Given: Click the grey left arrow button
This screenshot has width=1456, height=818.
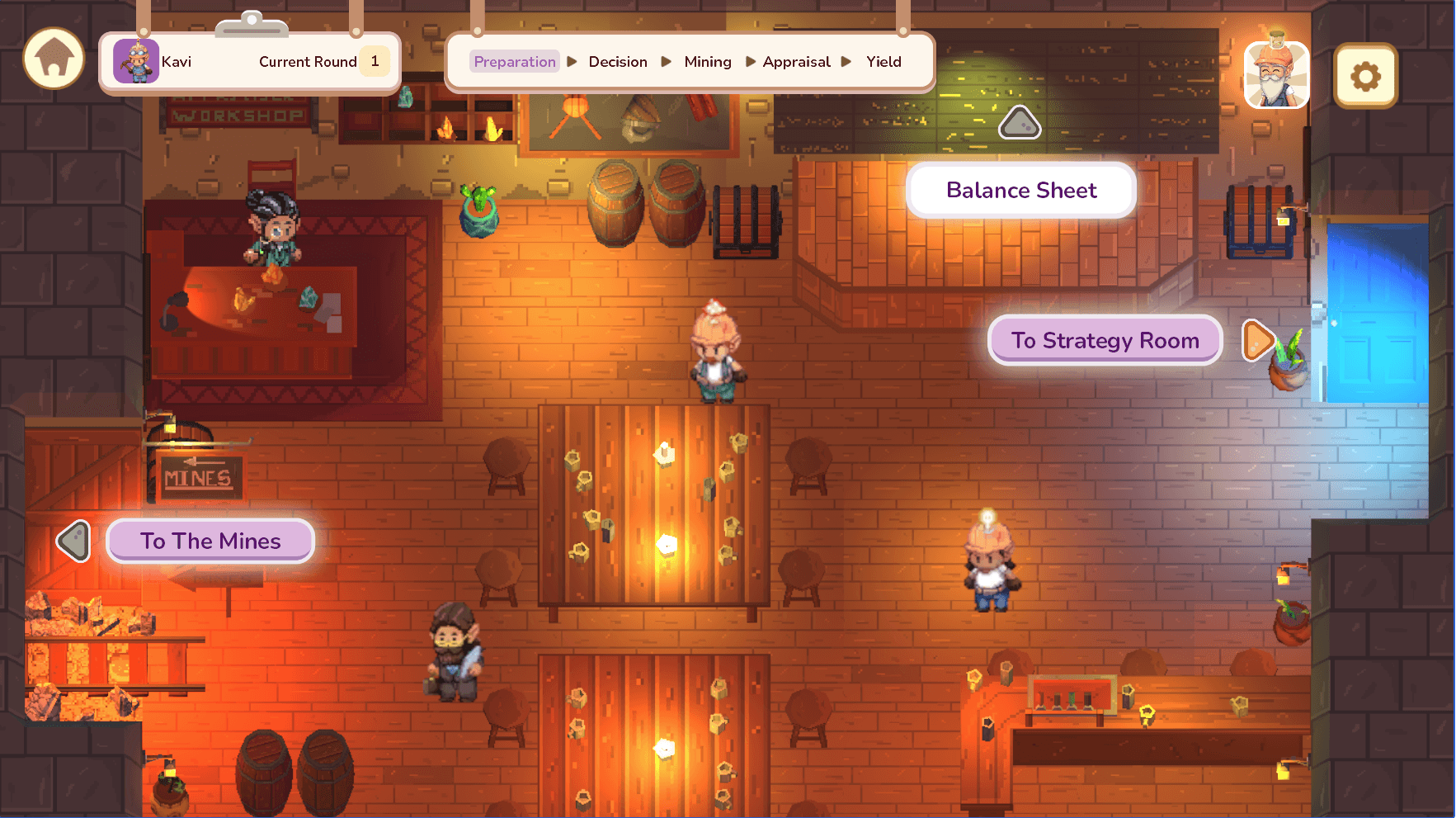Looking at the screenshot, I should click(x=74, y=541).
